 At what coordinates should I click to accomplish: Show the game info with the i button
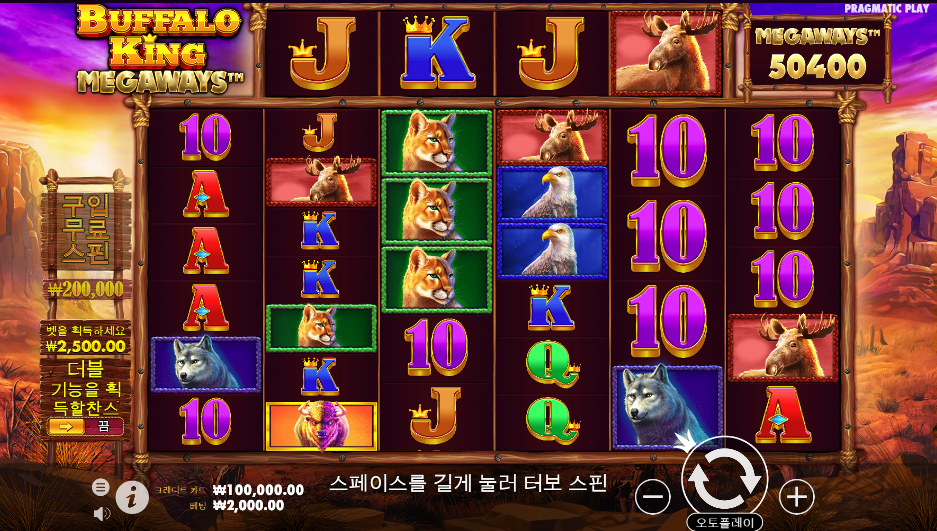(x=132, y=495)
